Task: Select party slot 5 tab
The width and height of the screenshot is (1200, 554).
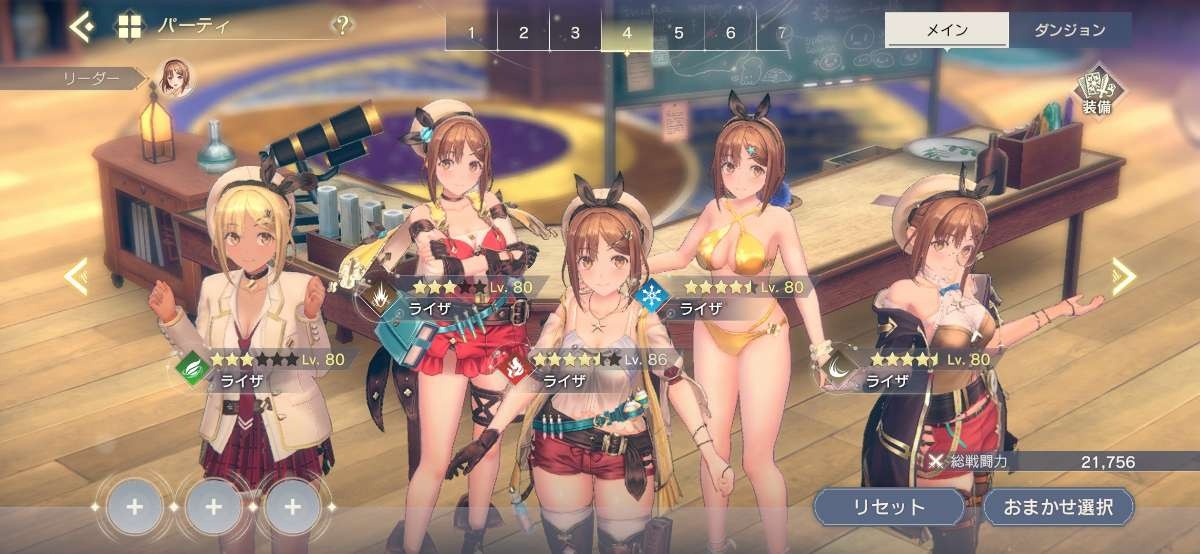Action: click(679, 33)
